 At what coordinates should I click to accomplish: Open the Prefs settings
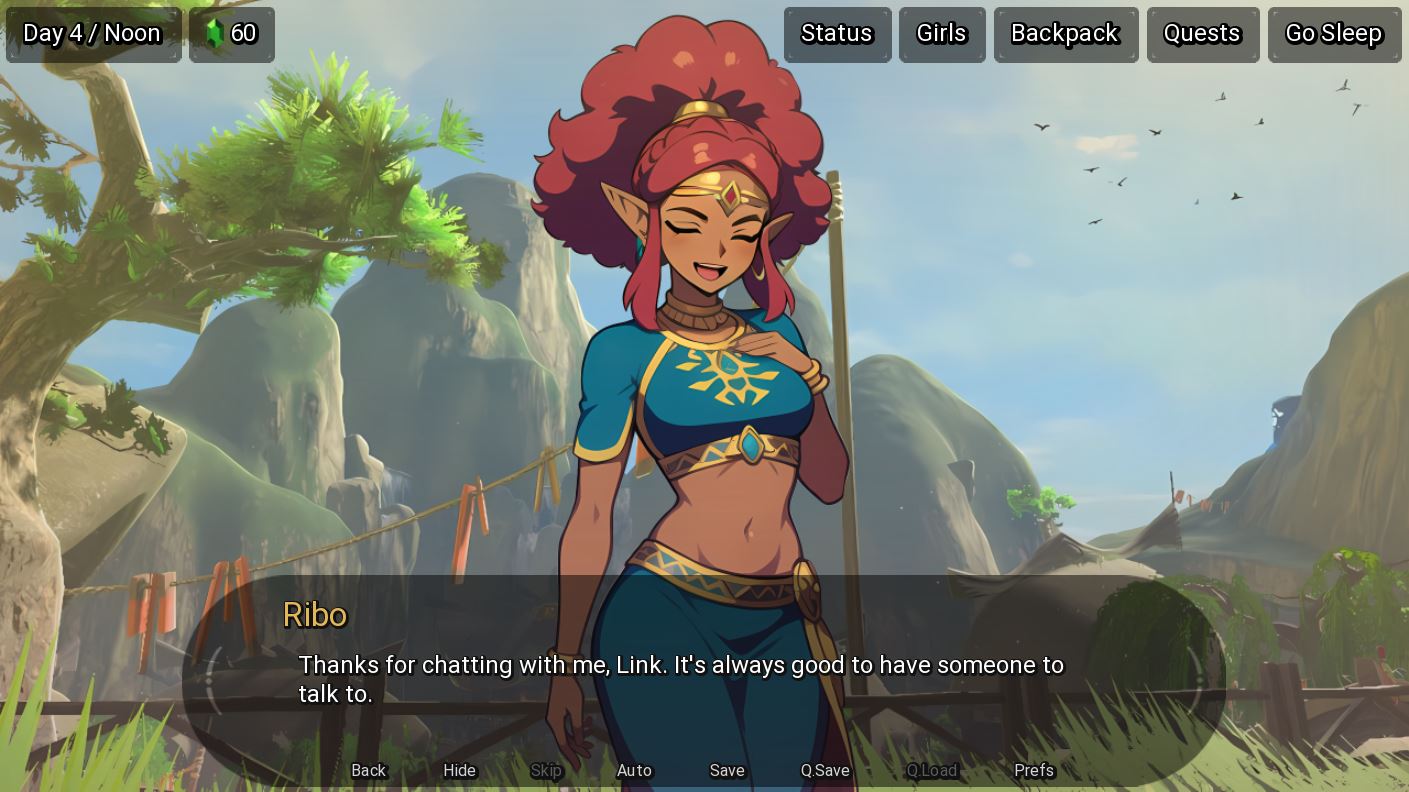click(x=1034, y=770)
